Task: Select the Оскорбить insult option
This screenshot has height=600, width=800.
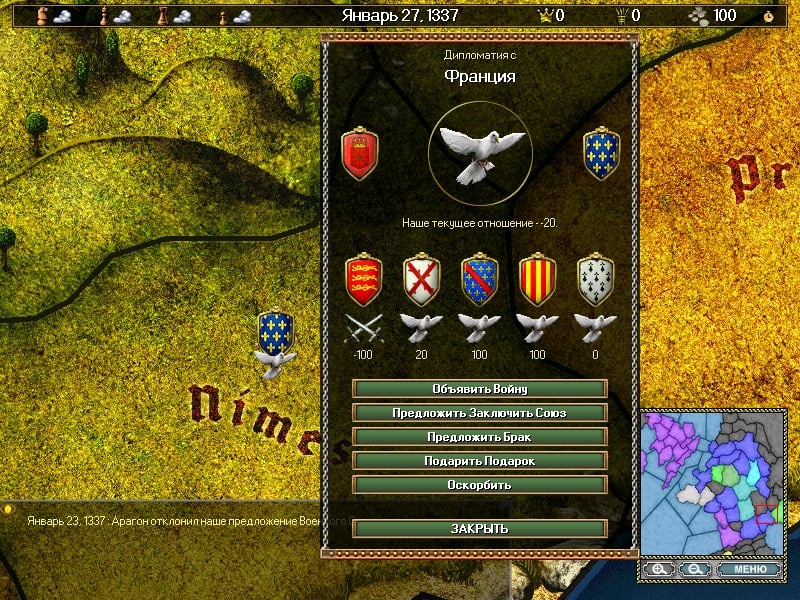Action: [480, 485]
